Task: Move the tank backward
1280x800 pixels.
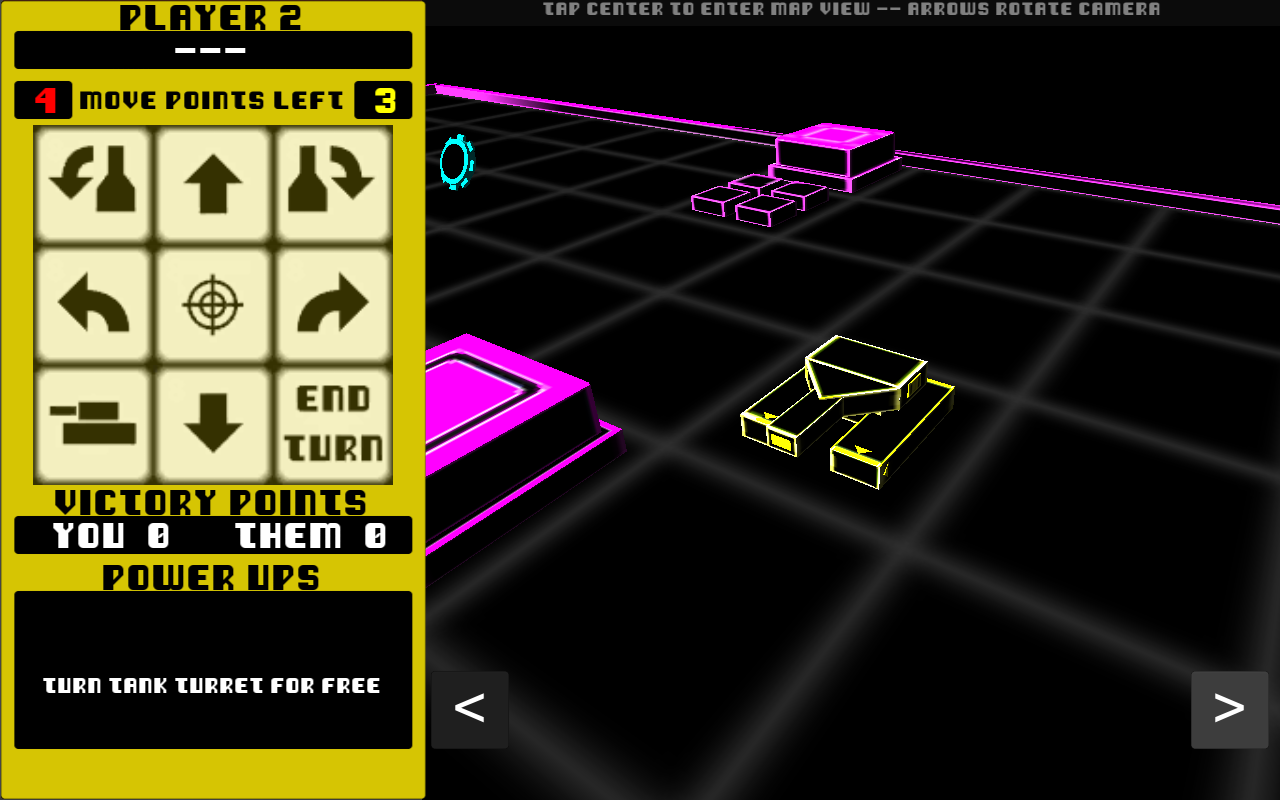Action: click(213, 425)
